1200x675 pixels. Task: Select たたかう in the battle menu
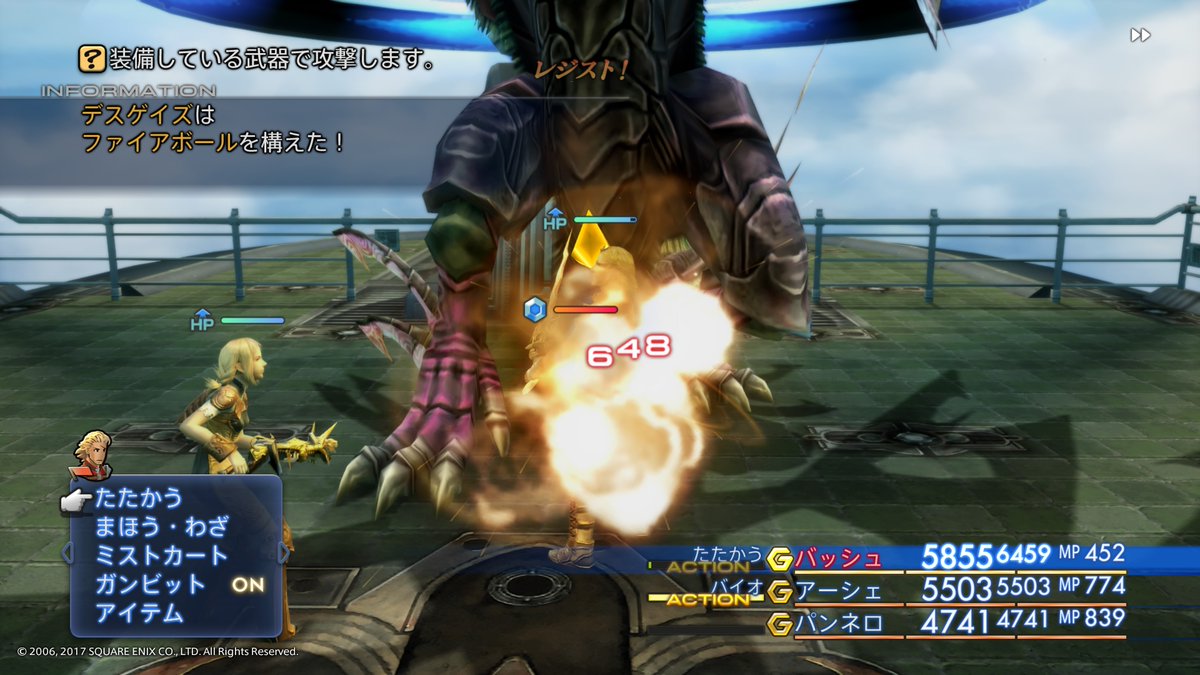139,498
